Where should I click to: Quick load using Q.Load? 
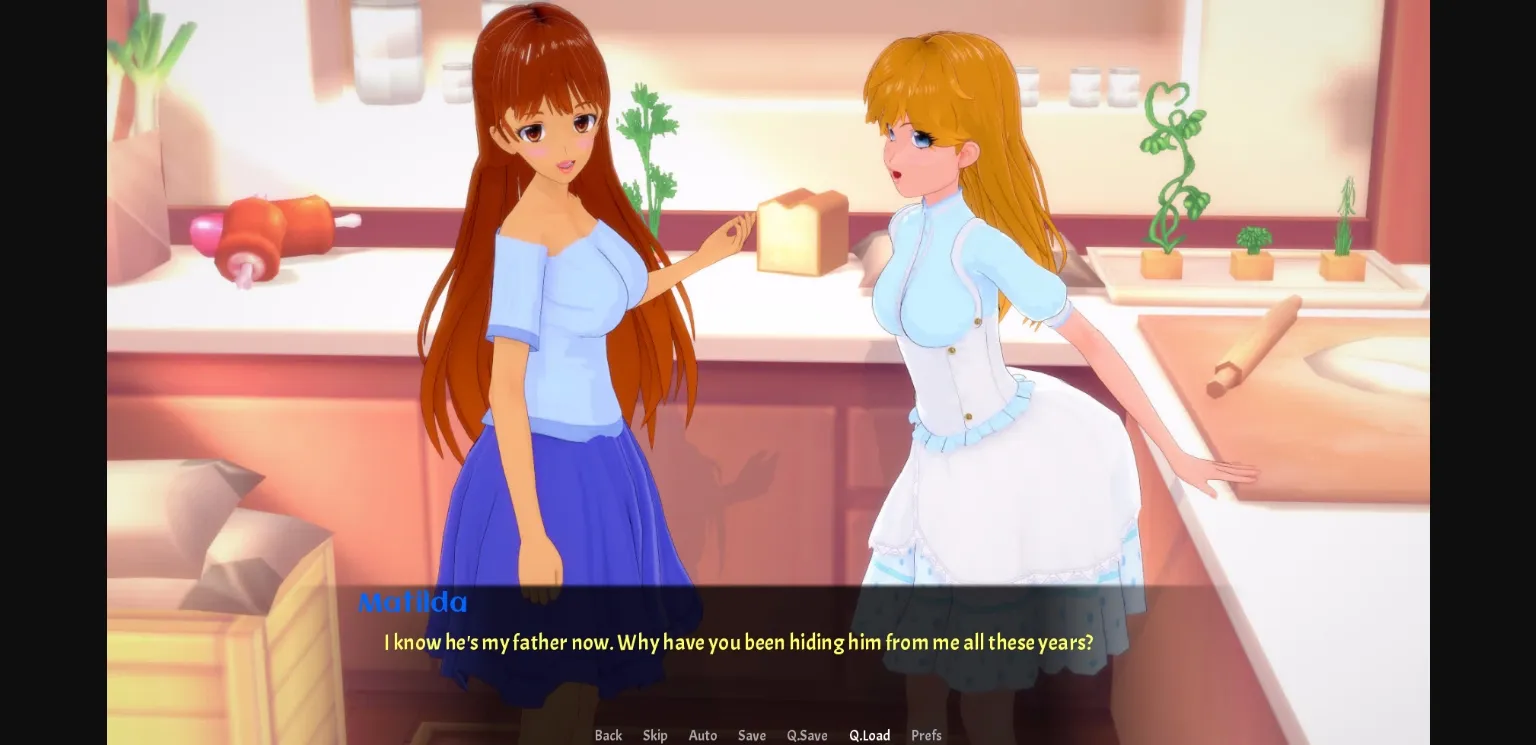[x=869, y=735]
